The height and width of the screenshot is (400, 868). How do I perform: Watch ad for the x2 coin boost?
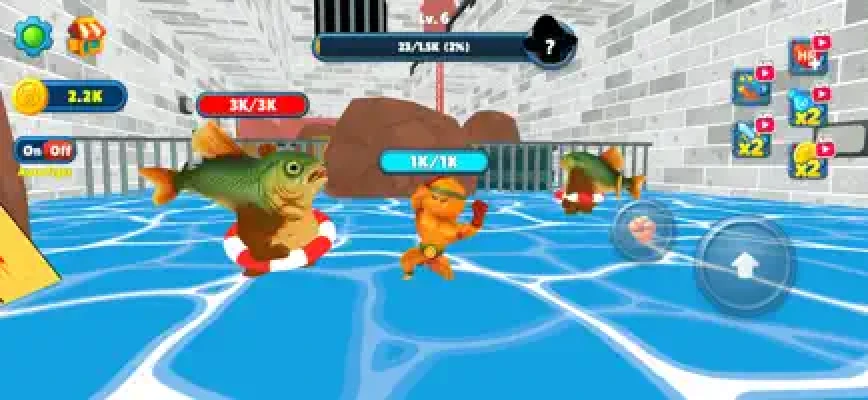(808, 160)
